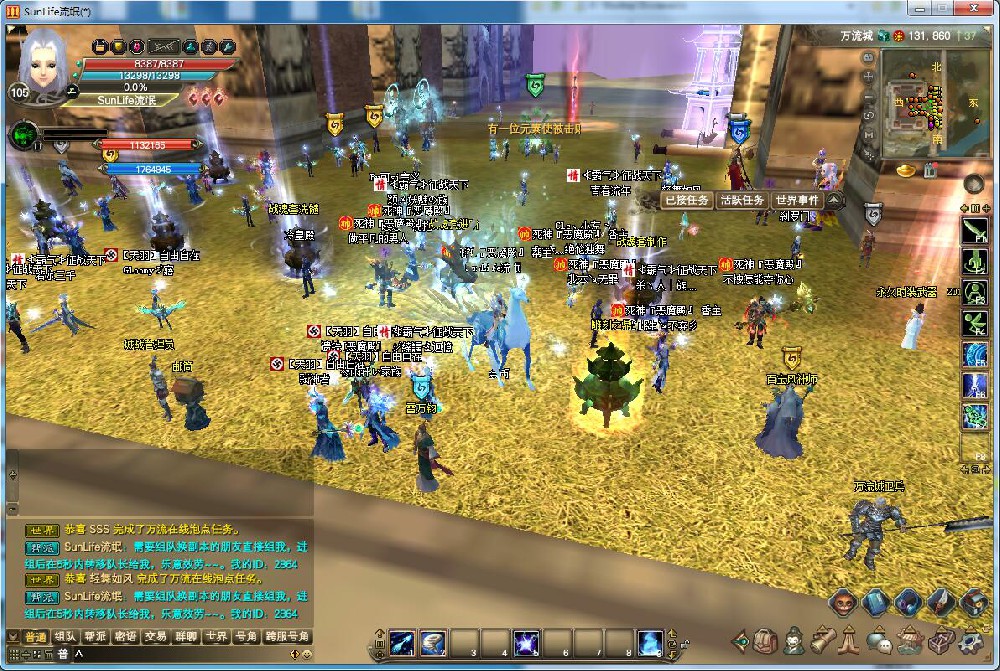Click the monkey face icon
The width and height of the screenshot is (1000, 671).
[x=845, y=602]
